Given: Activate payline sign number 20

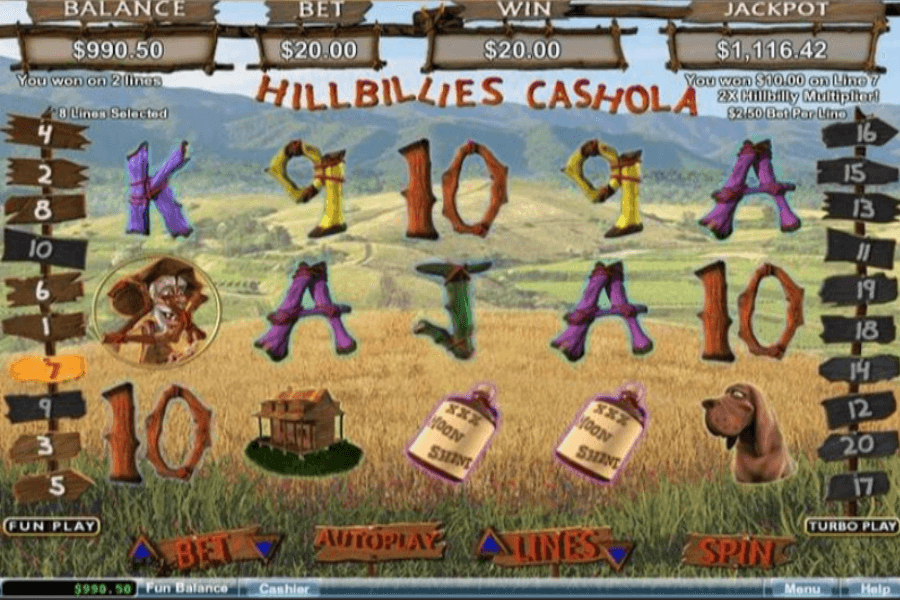Looking at the screenshot, I should 856,446.
